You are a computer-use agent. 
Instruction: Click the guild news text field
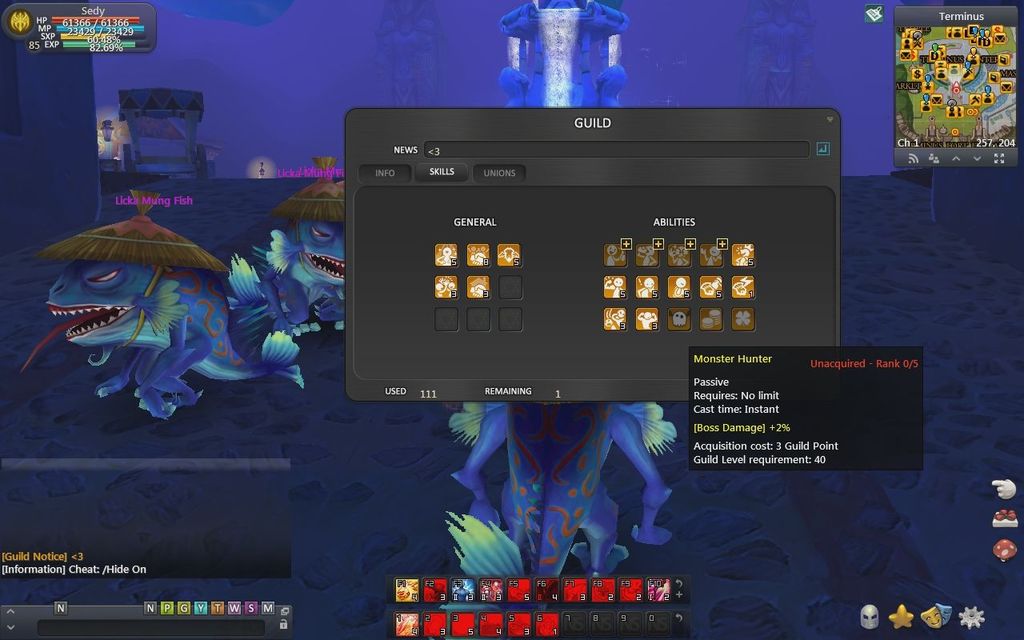[615, 150]
